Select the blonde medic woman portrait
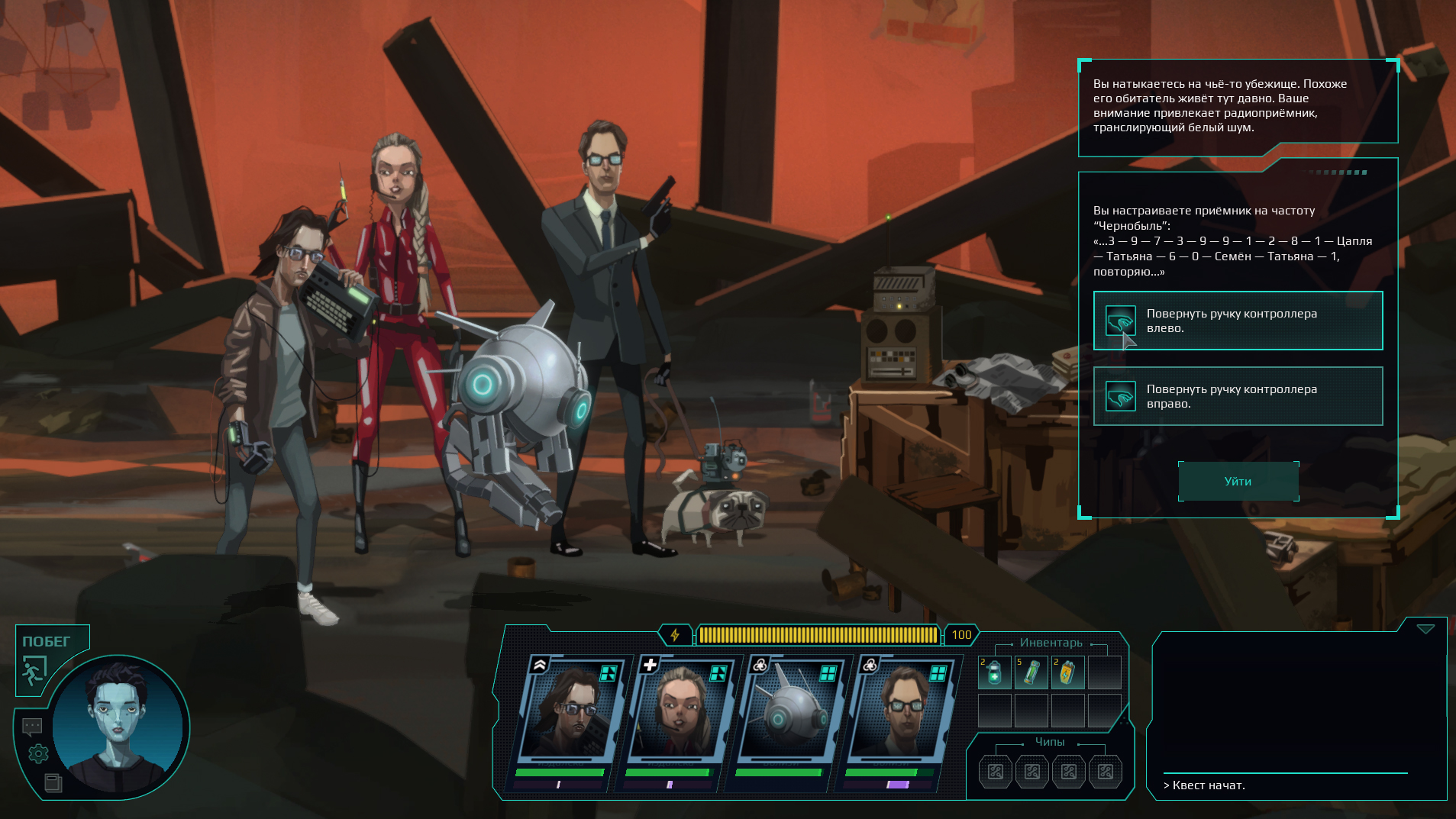1456x819 pixels. pyautogui.click(x=679, y=710)
